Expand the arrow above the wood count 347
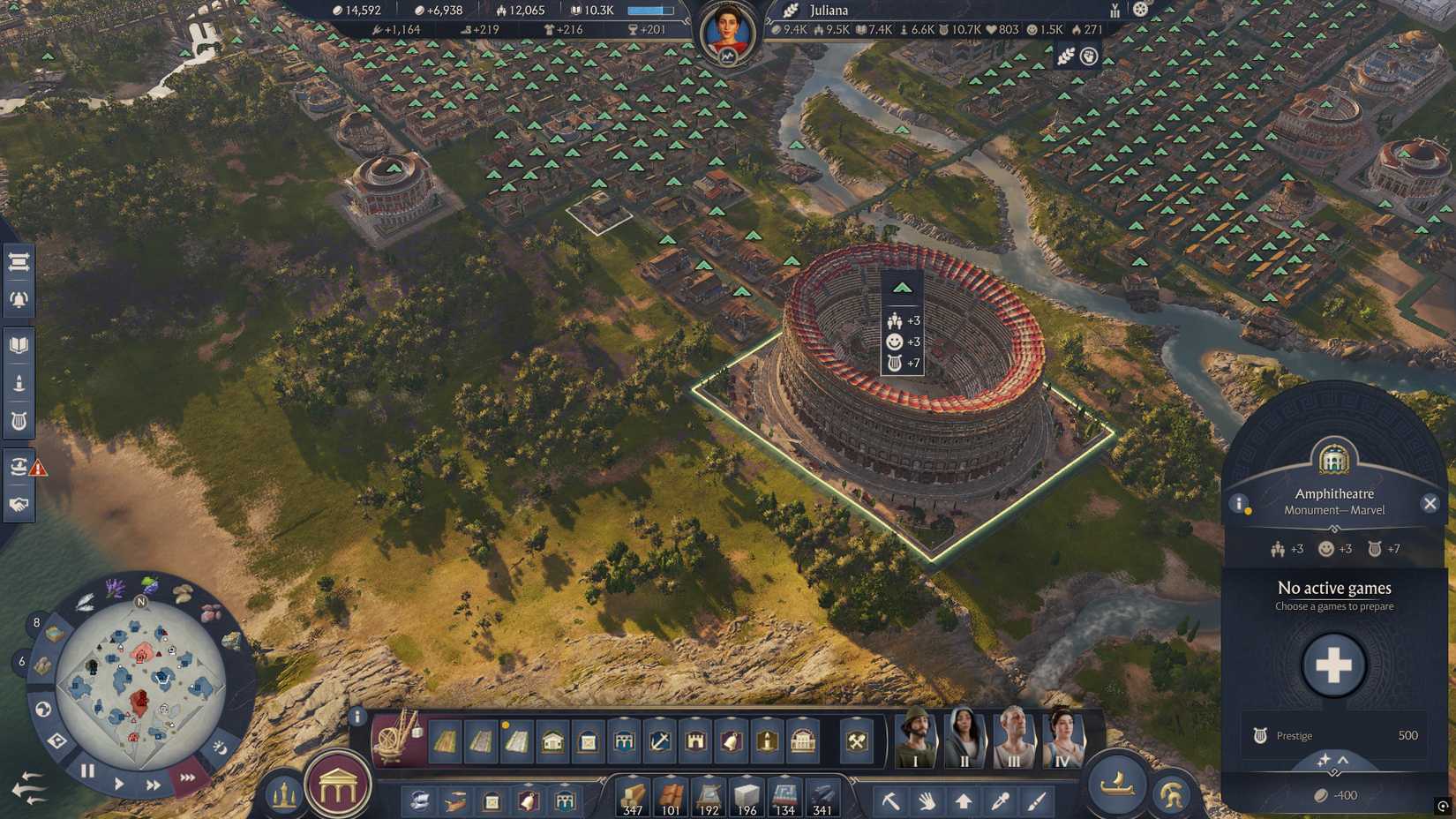1456x819 pixels. coord(633,776)
